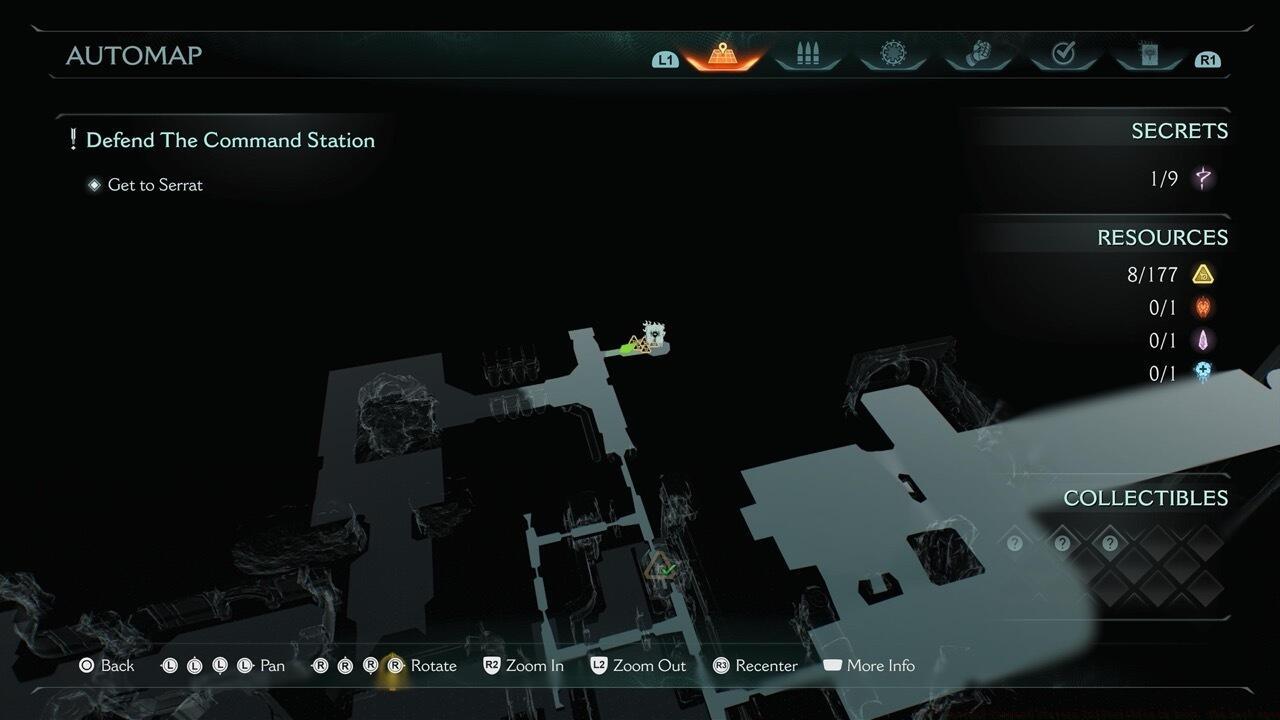Switch to the codex book tab

[x=1147, y=55]
